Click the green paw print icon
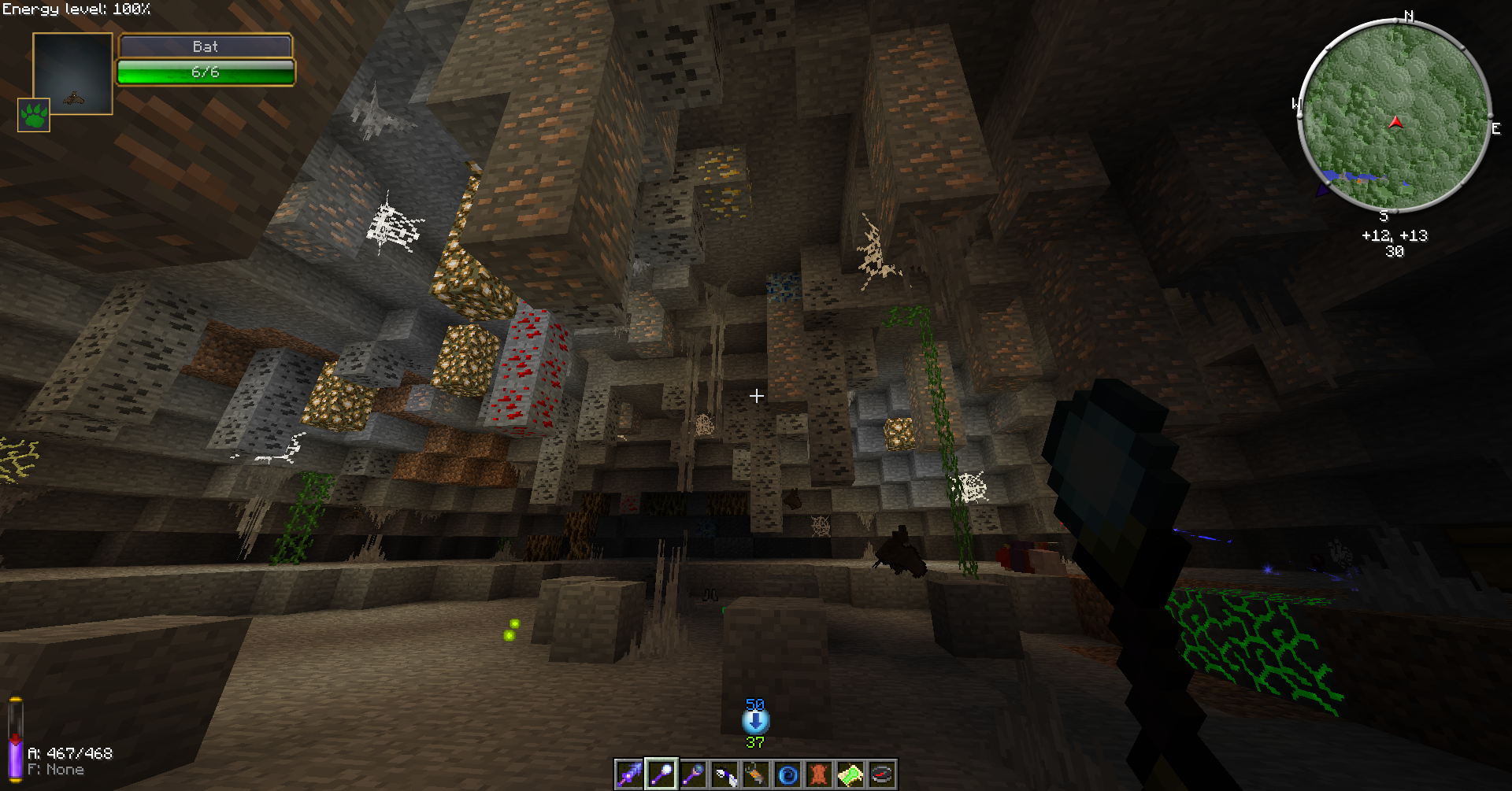The width and height of the screenshot is (1512, 791). coord(34,115)
